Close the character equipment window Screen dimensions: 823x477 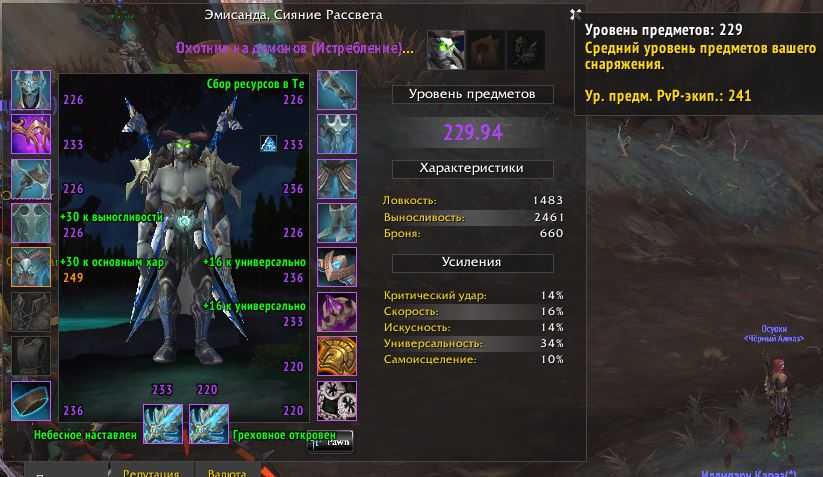click(575, 14)
